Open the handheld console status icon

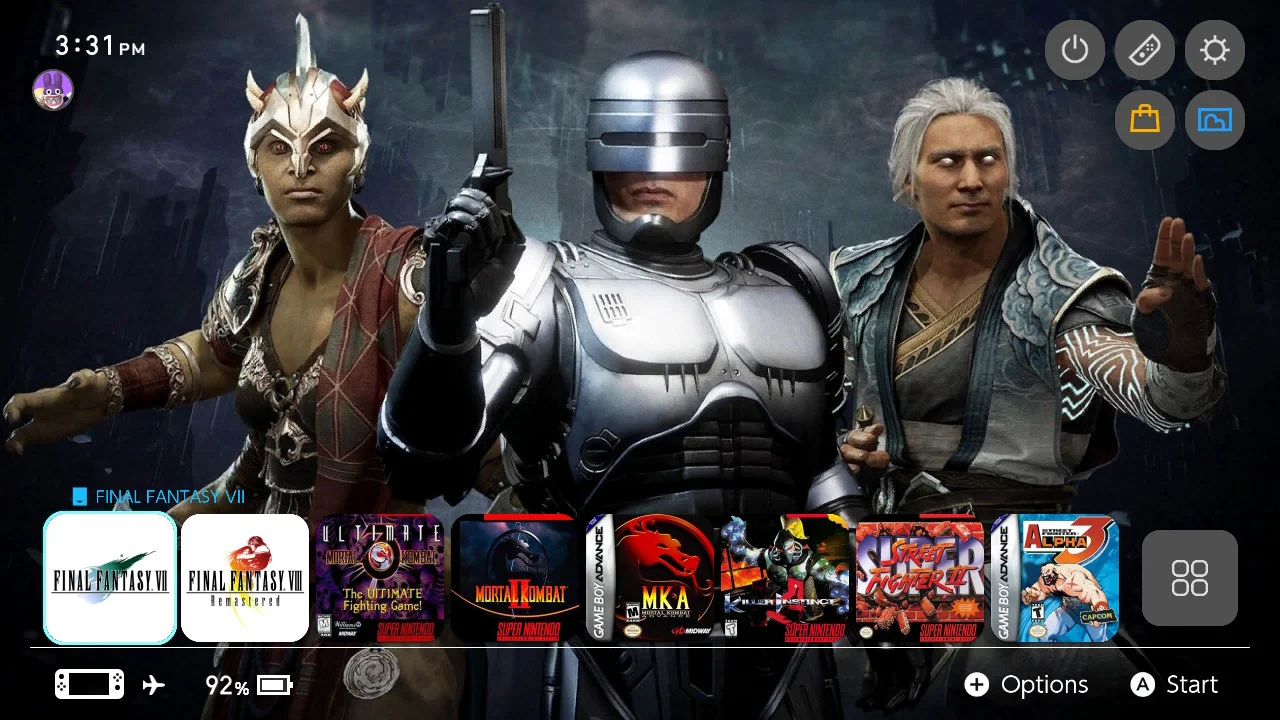(x=88, y=683)
